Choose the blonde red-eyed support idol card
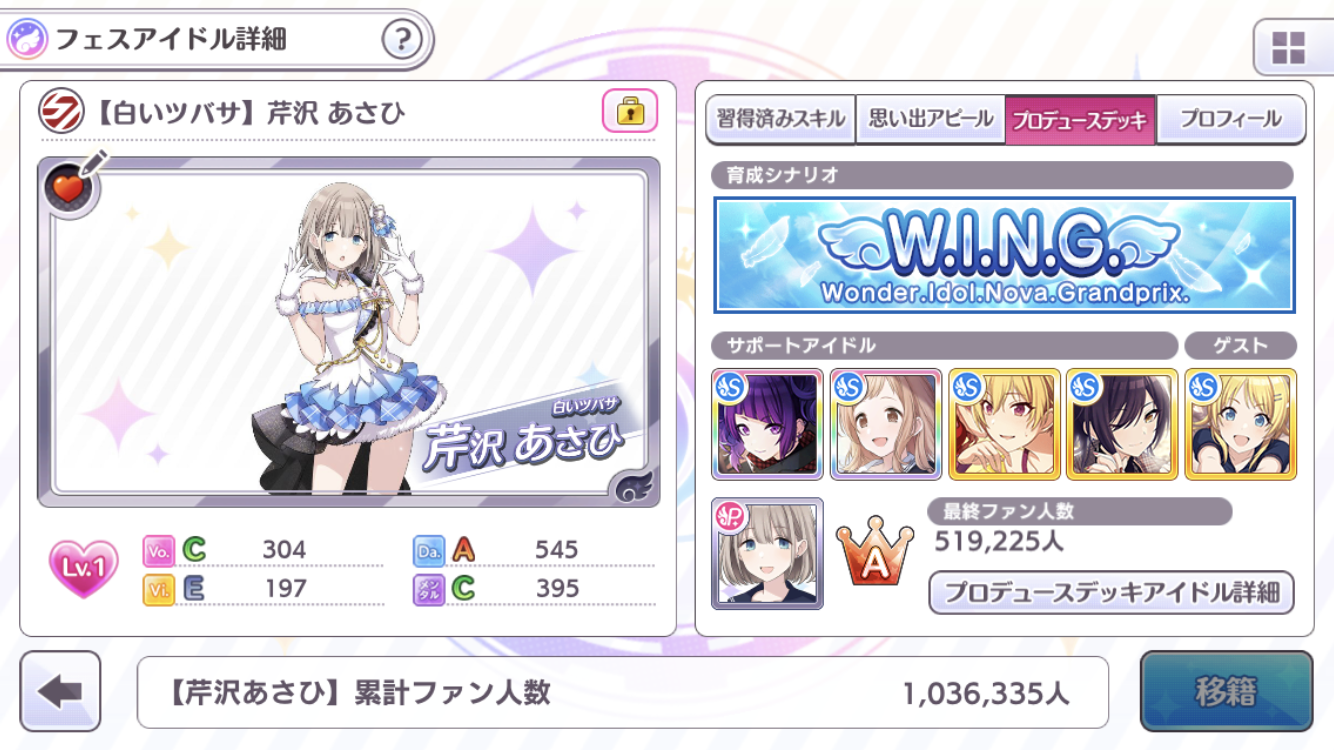 1003,424
